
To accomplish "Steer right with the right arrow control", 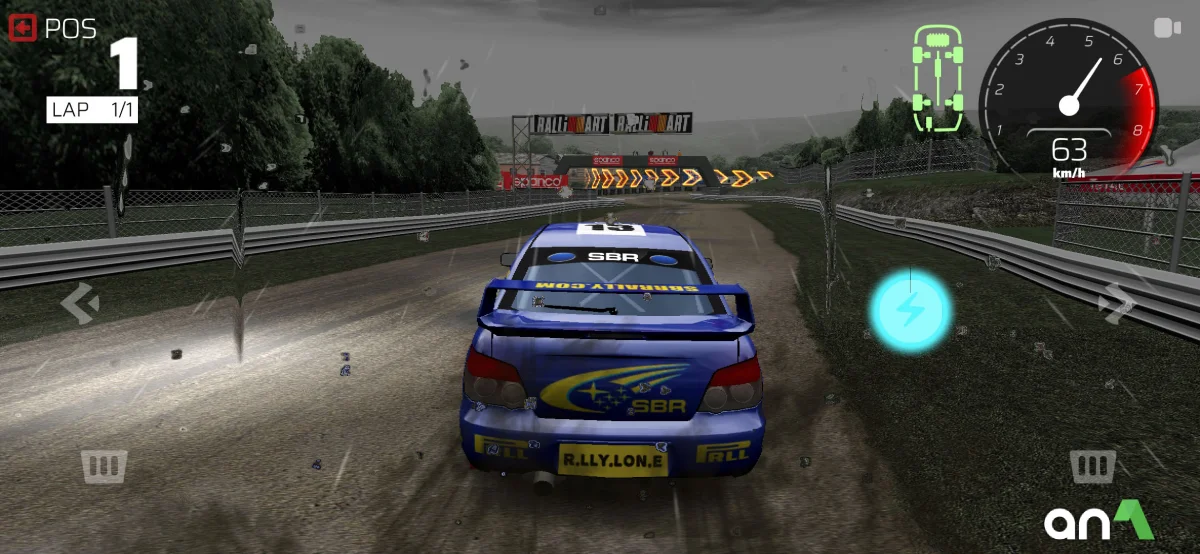I will 1115,303.
